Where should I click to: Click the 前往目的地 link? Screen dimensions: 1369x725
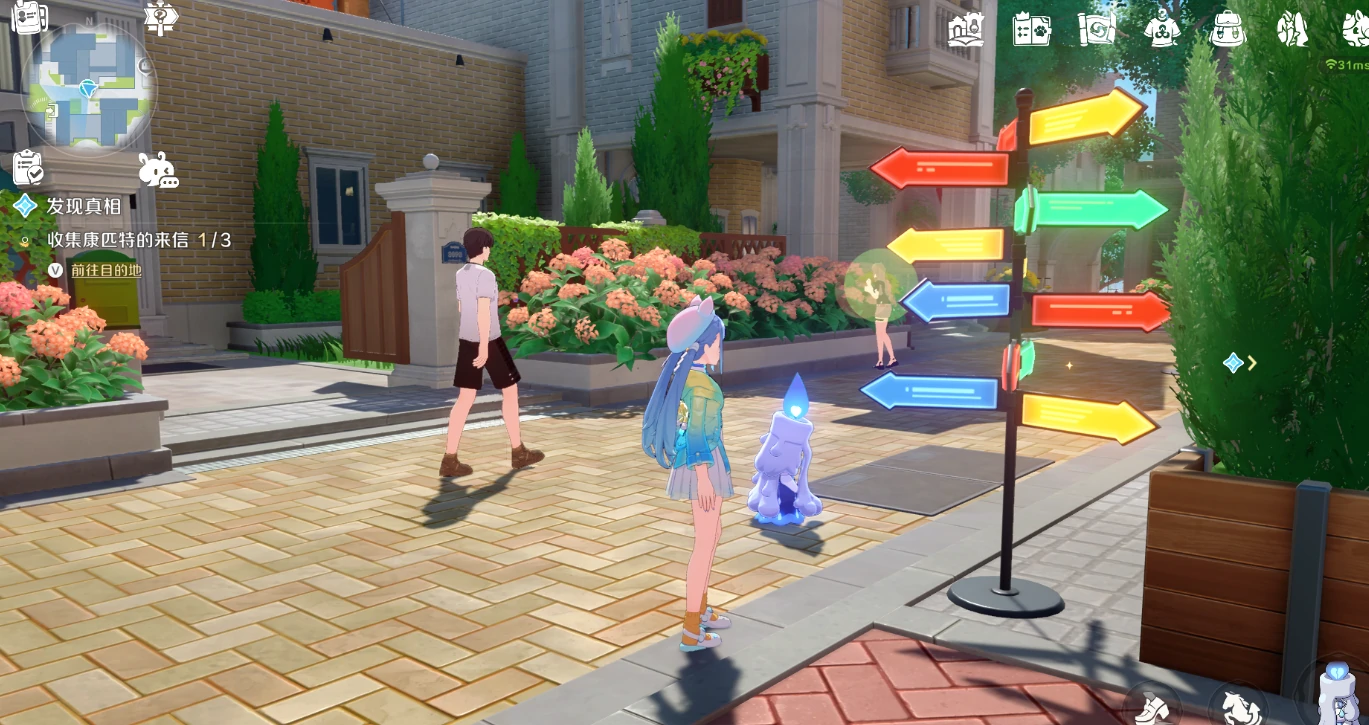[x=105, y=270]
